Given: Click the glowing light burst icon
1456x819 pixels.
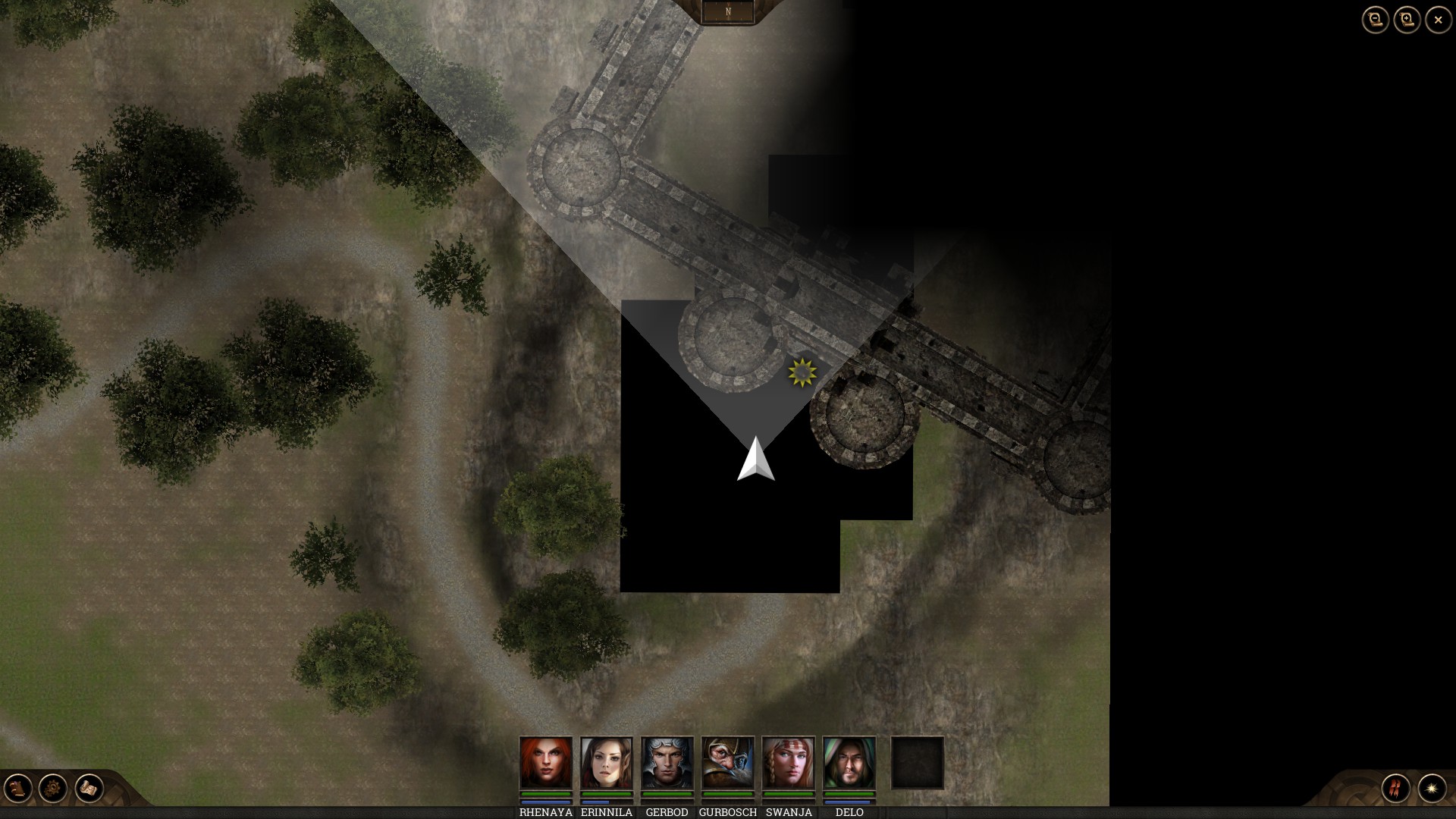Looking at the screenshot, I should pyautogui.click(x=1432, y=789).
